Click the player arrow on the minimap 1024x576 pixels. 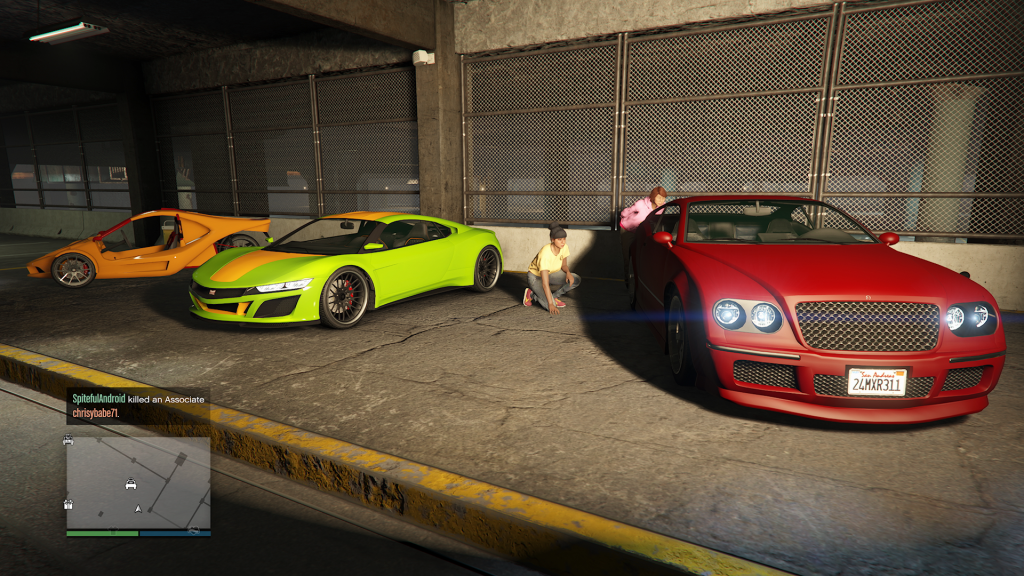[x=138, y=509]
